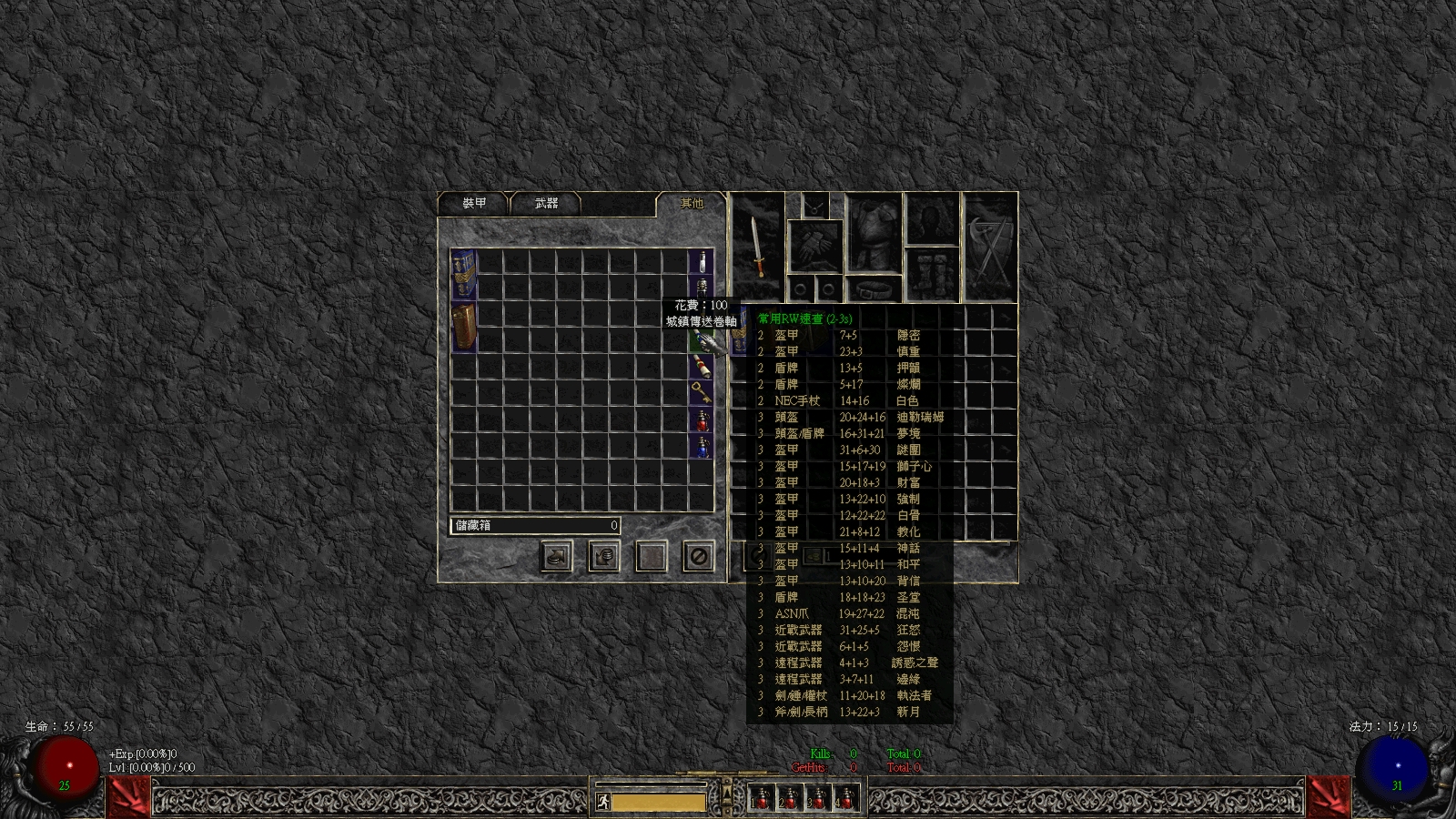1456x819 pixels.
Task: Purchase the town portal scroll (城鎮傳送卷軸)
Action: point(700,341)
